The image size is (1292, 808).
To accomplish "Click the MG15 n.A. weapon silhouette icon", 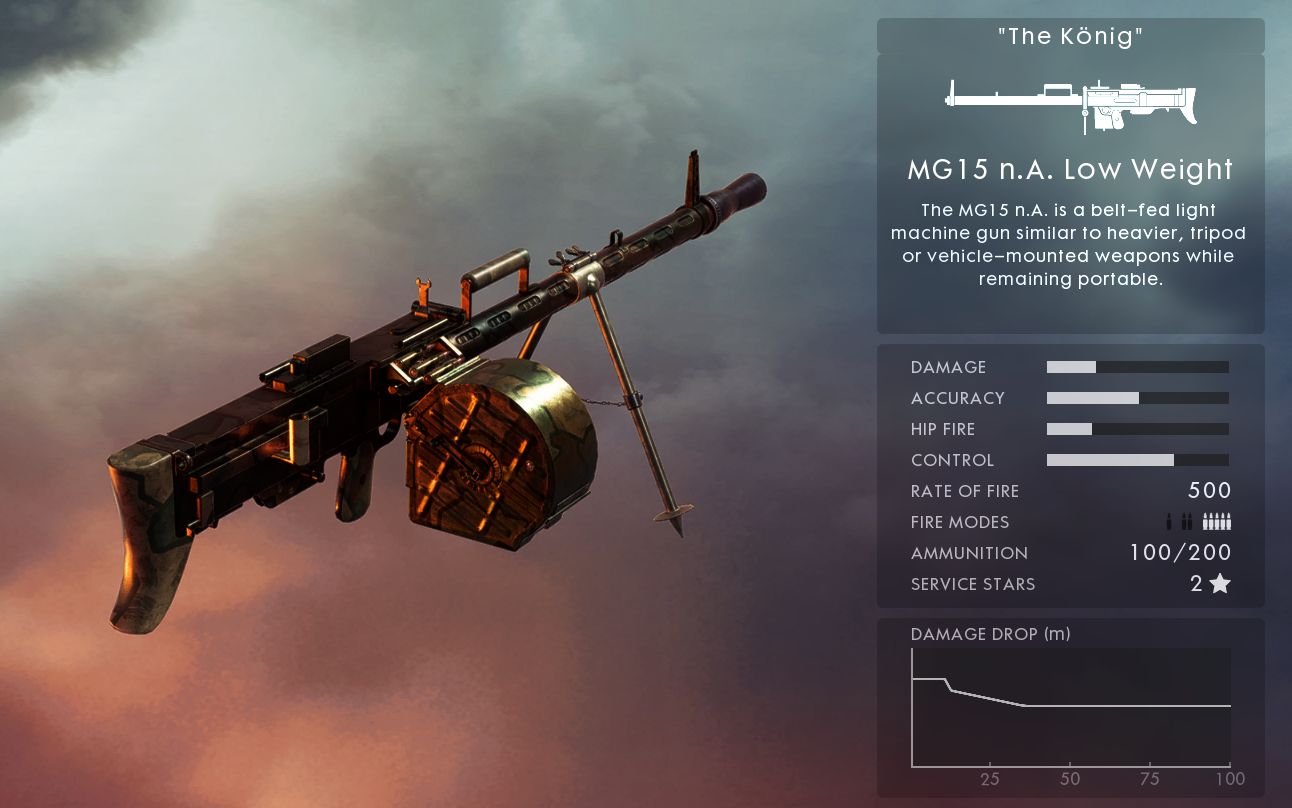I will (1070, 103).
